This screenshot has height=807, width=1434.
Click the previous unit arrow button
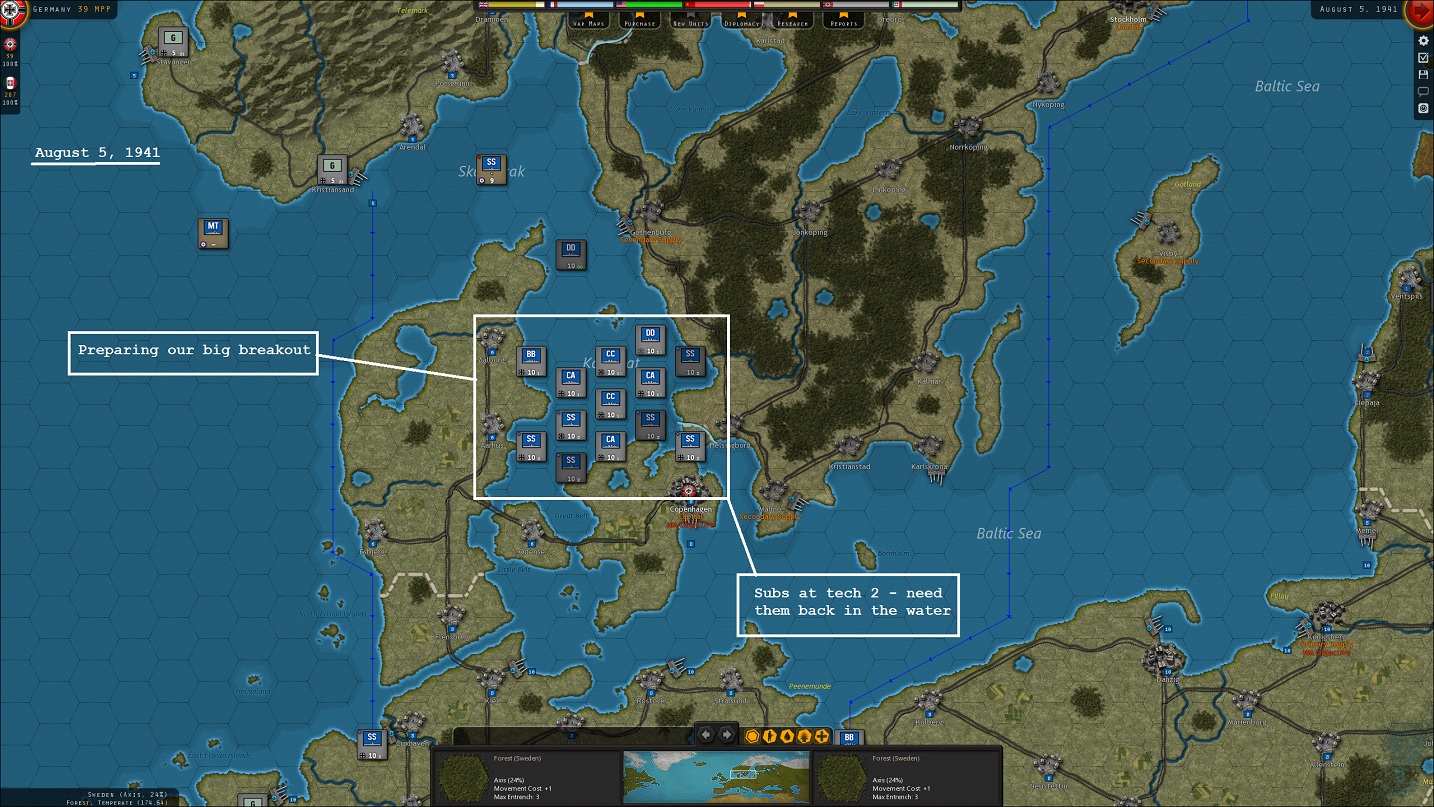707,736
